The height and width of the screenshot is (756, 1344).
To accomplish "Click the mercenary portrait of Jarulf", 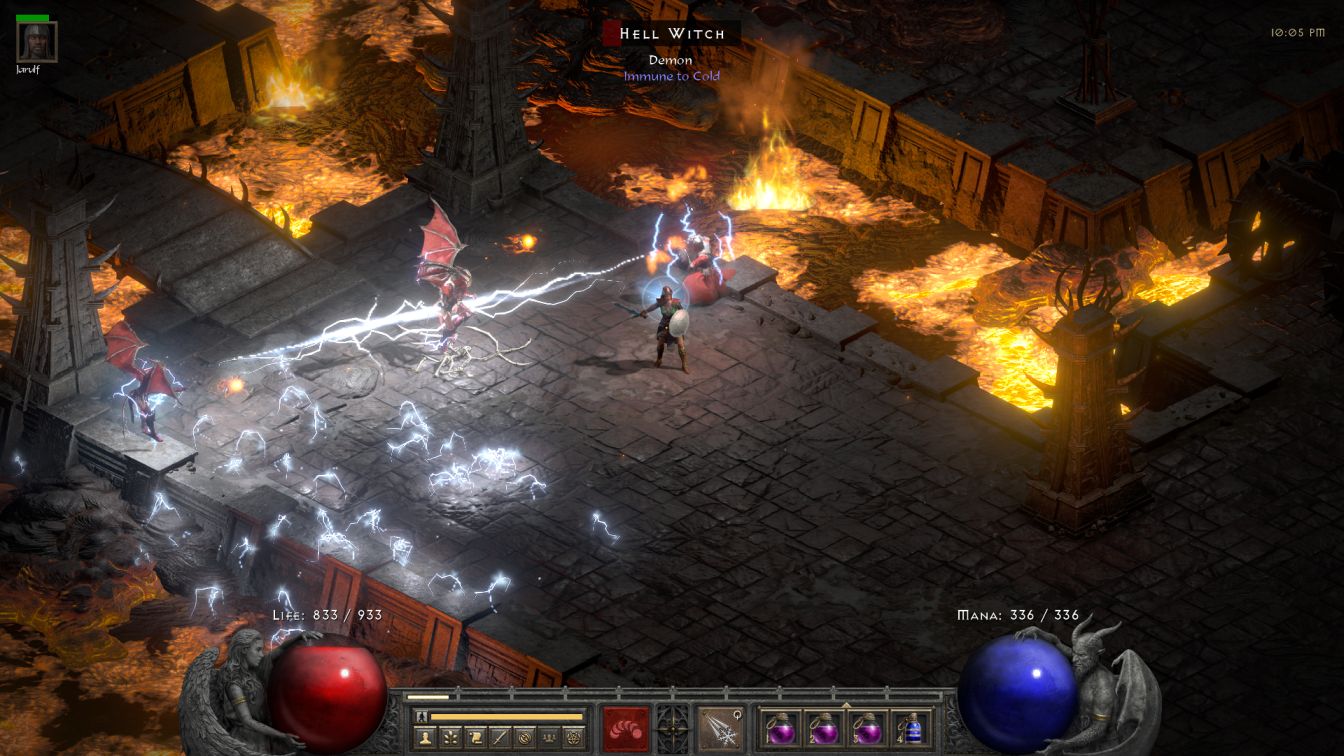I will pyautogui.click(x=37, y=42).
